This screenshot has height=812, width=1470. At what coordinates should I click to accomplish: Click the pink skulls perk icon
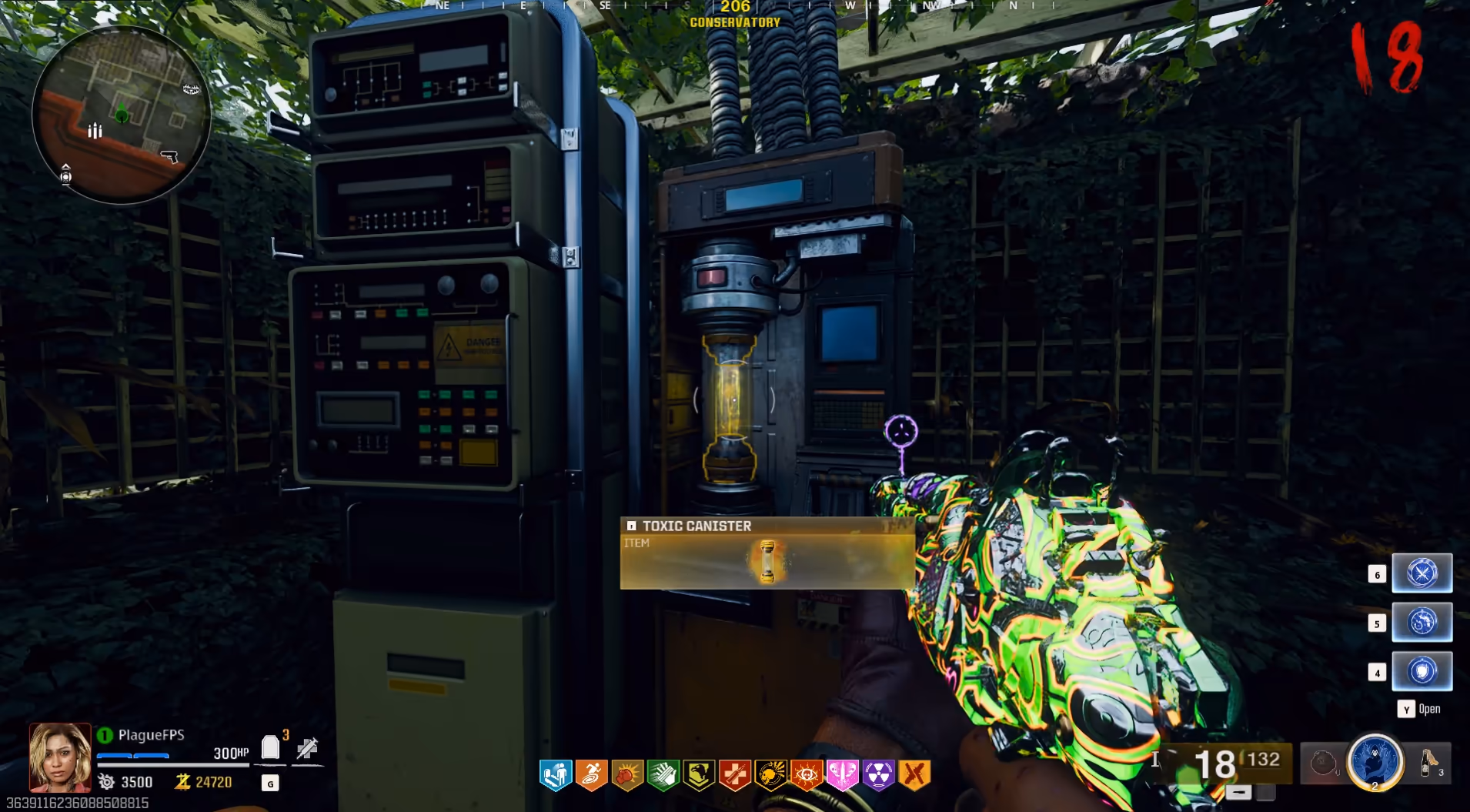point(843,775)
